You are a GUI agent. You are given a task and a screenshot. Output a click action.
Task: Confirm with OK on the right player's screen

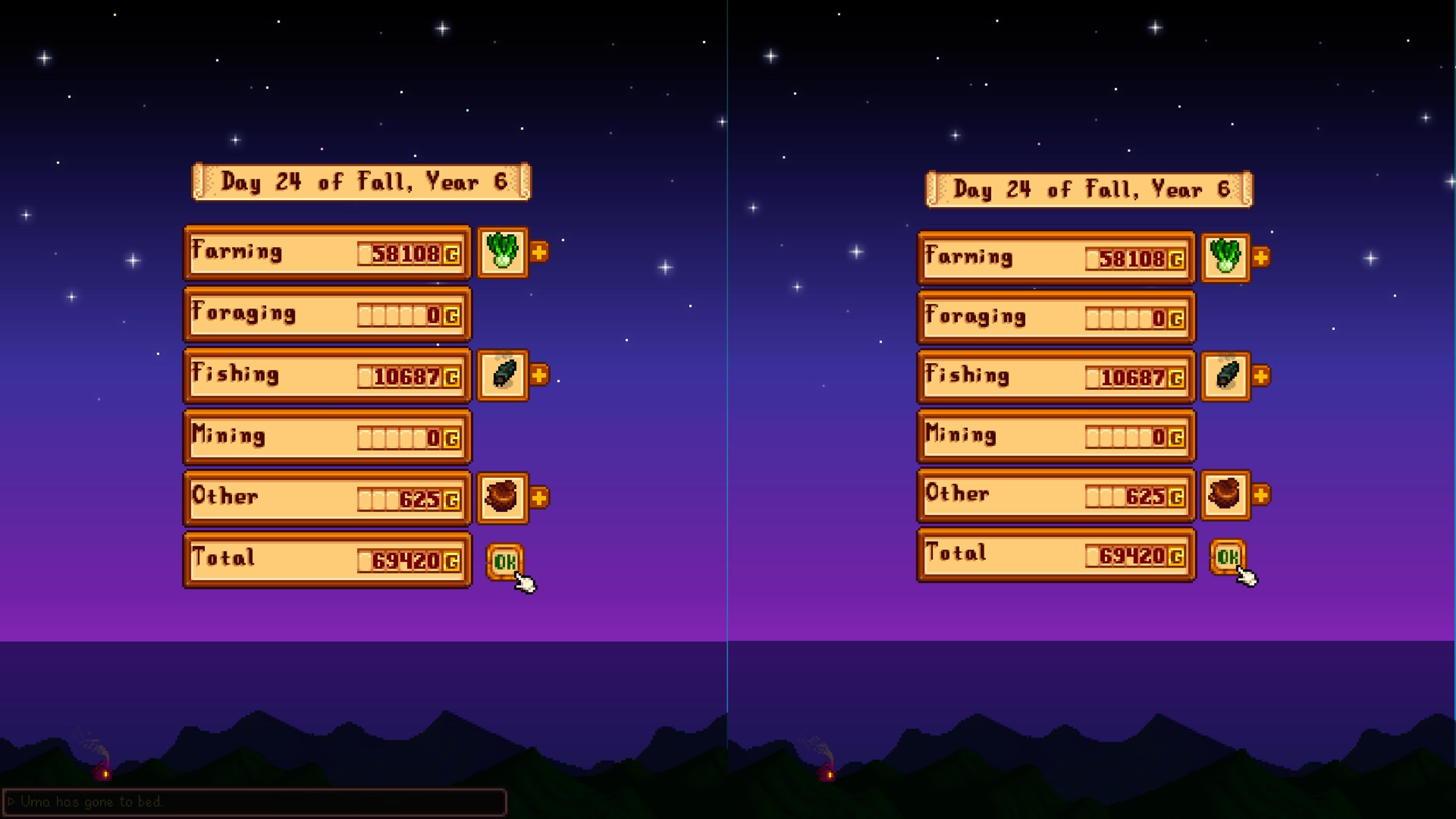pos(1227,557)
